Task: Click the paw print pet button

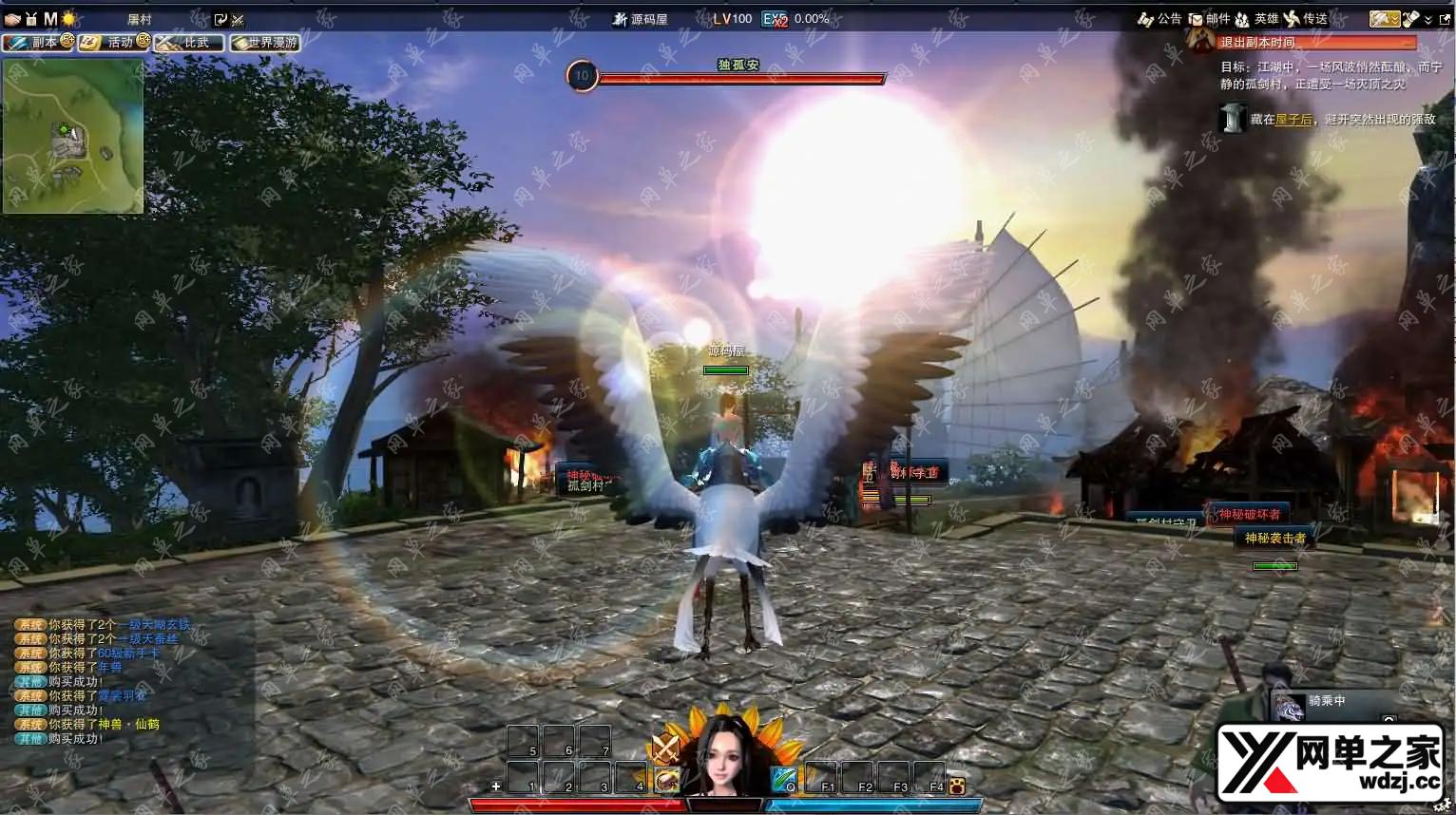Action: tap(956, 786)
